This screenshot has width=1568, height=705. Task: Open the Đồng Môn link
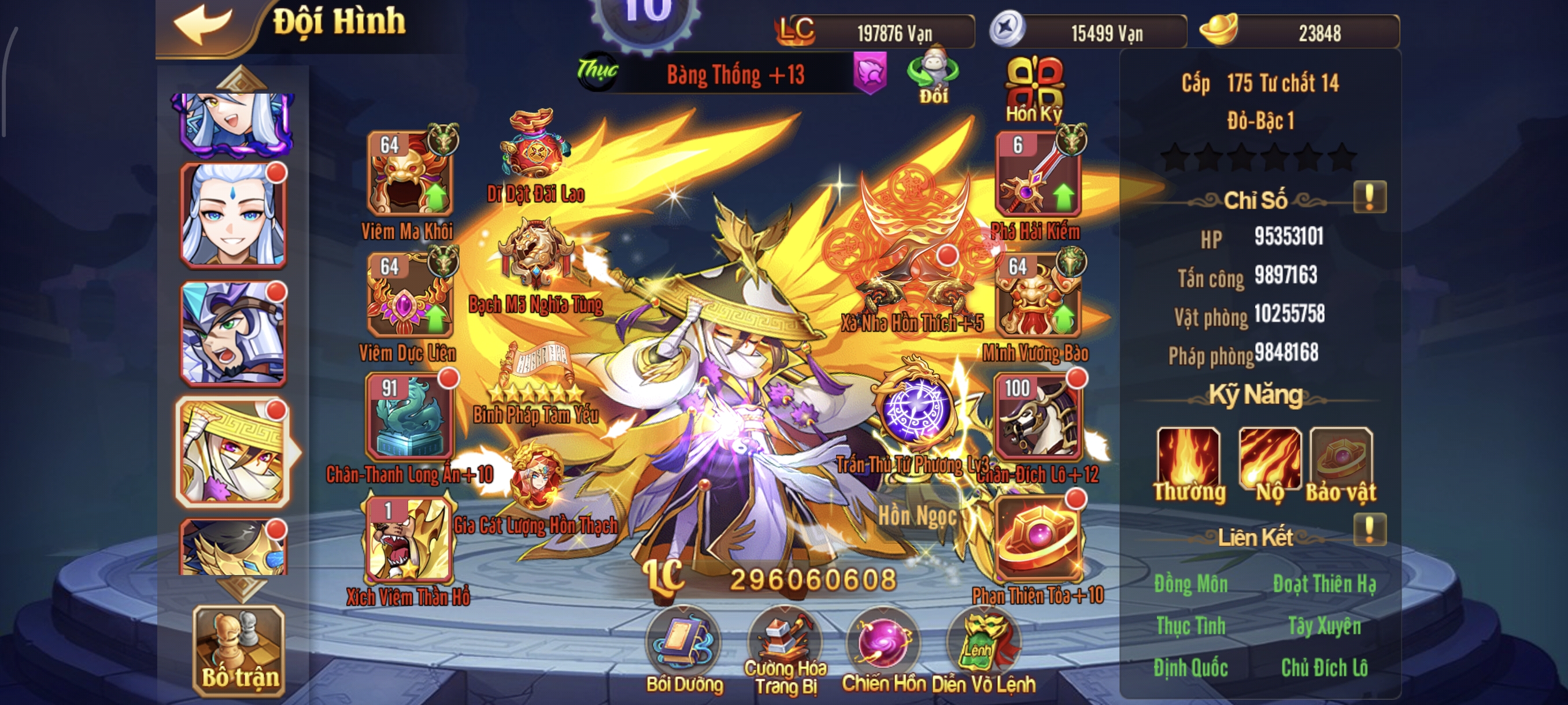coord(1192,584)
